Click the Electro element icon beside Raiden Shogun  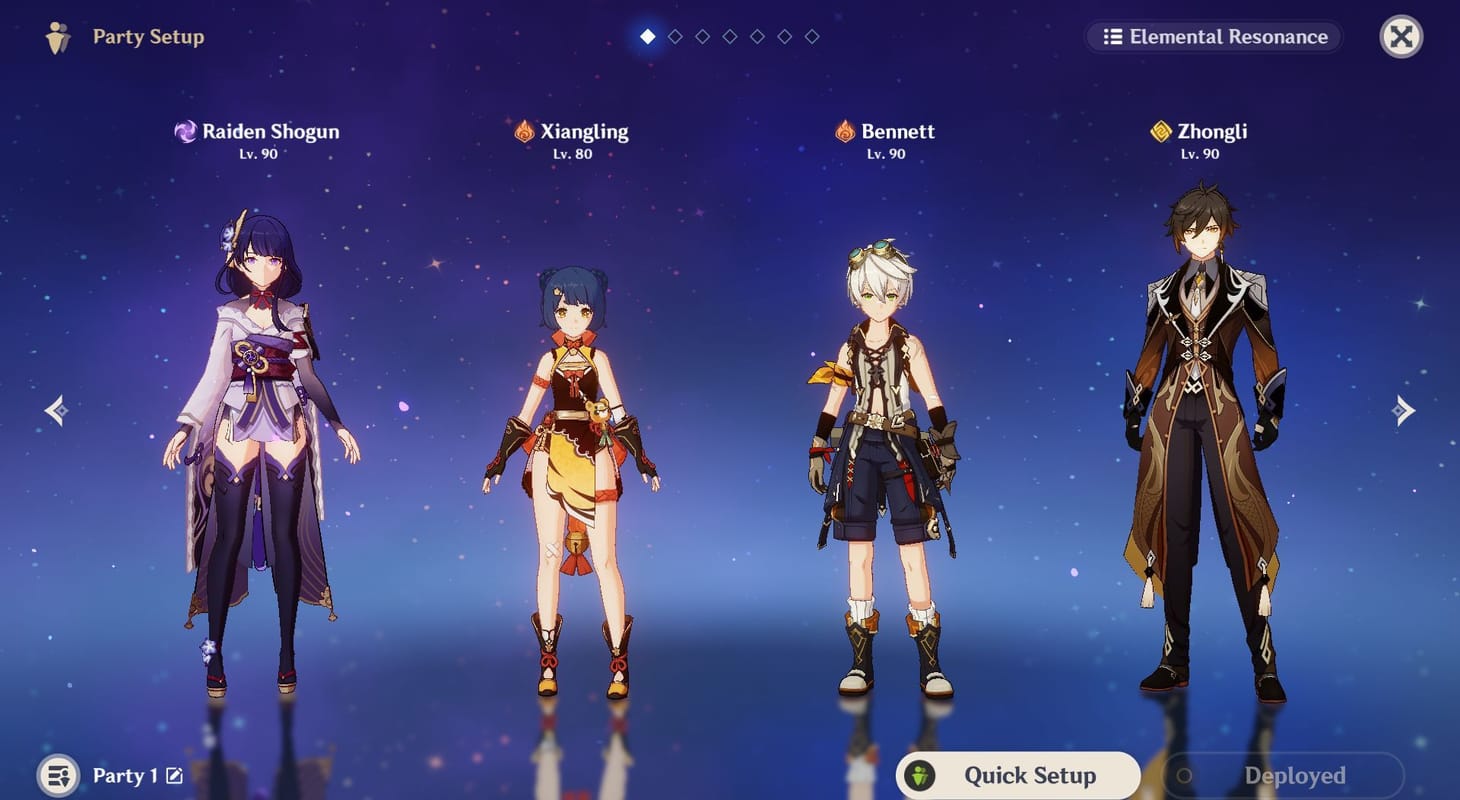point(186,131)
